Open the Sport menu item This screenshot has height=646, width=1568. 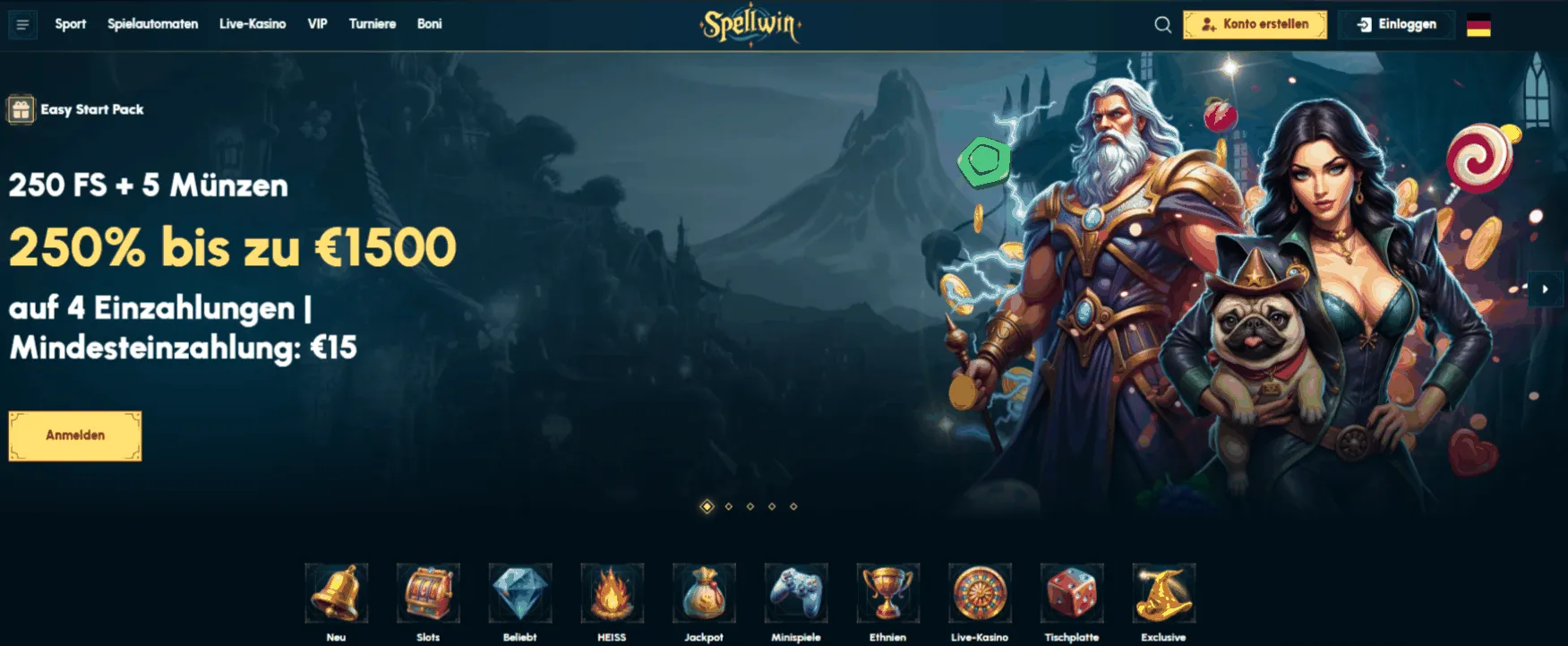[x=71, y=24]
